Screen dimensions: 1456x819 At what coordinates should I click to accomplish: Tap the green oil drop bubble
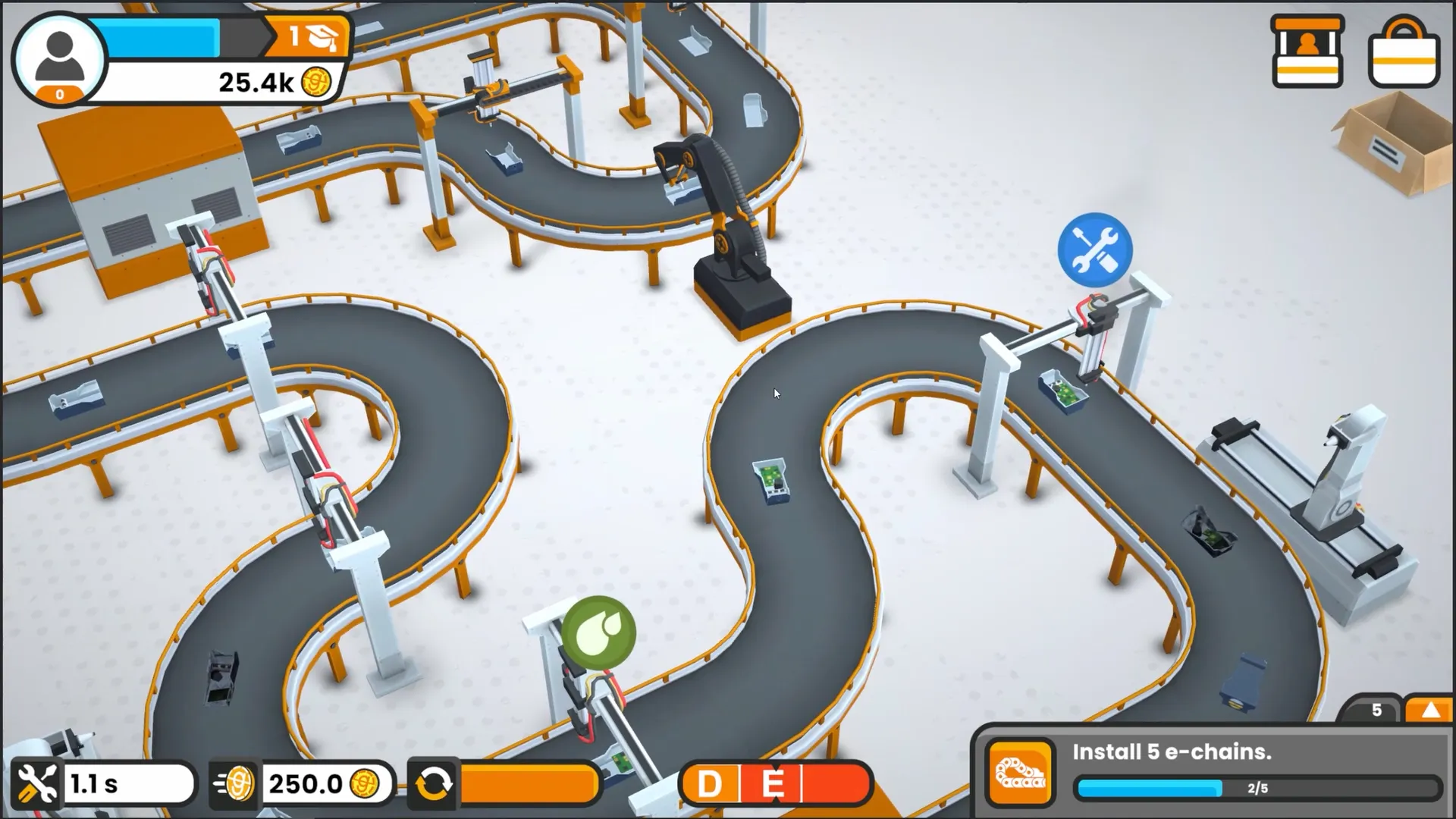[x=598, y=632]
